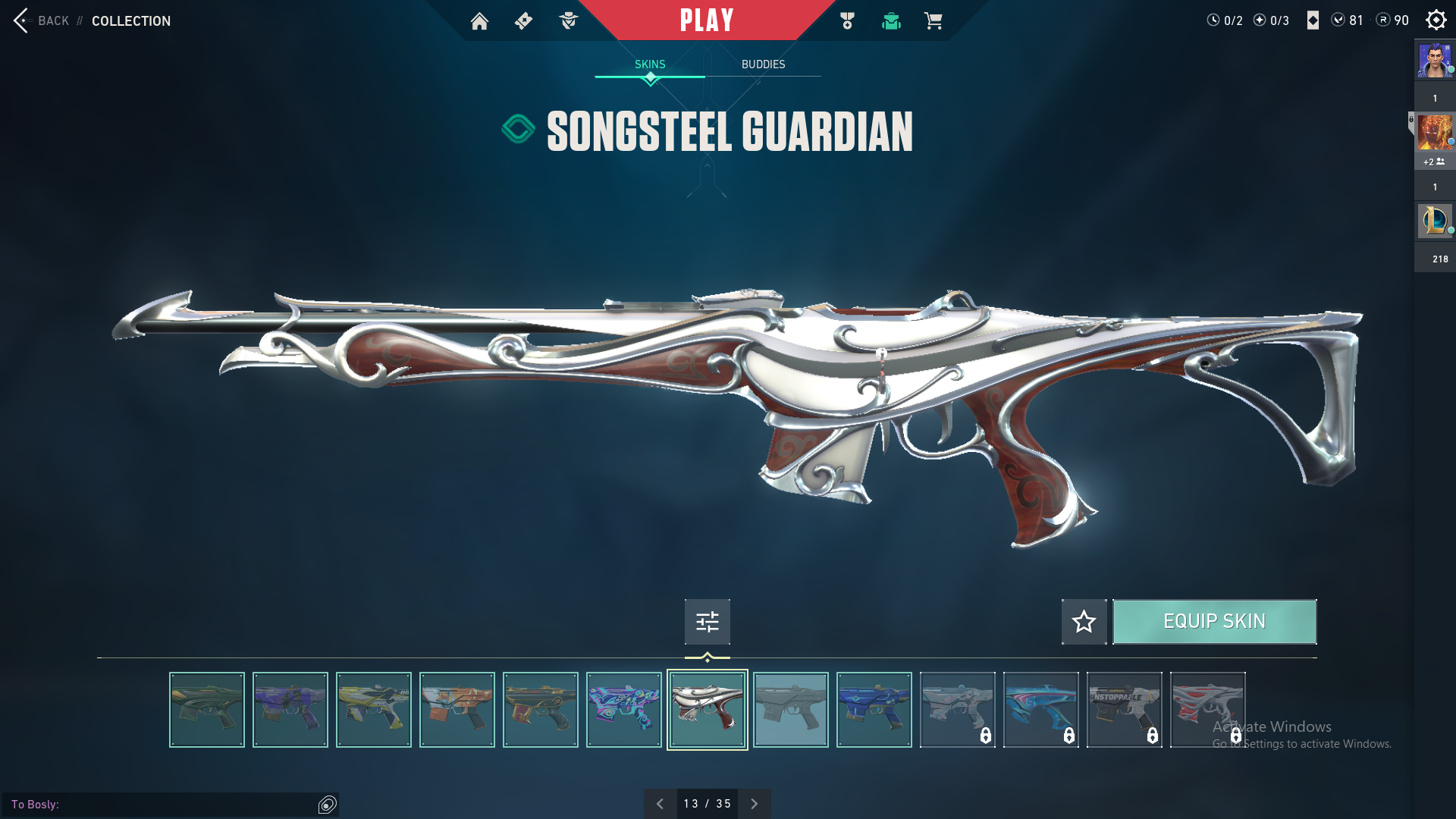Pick the orange and white Guardian skin

click(457, 710)
